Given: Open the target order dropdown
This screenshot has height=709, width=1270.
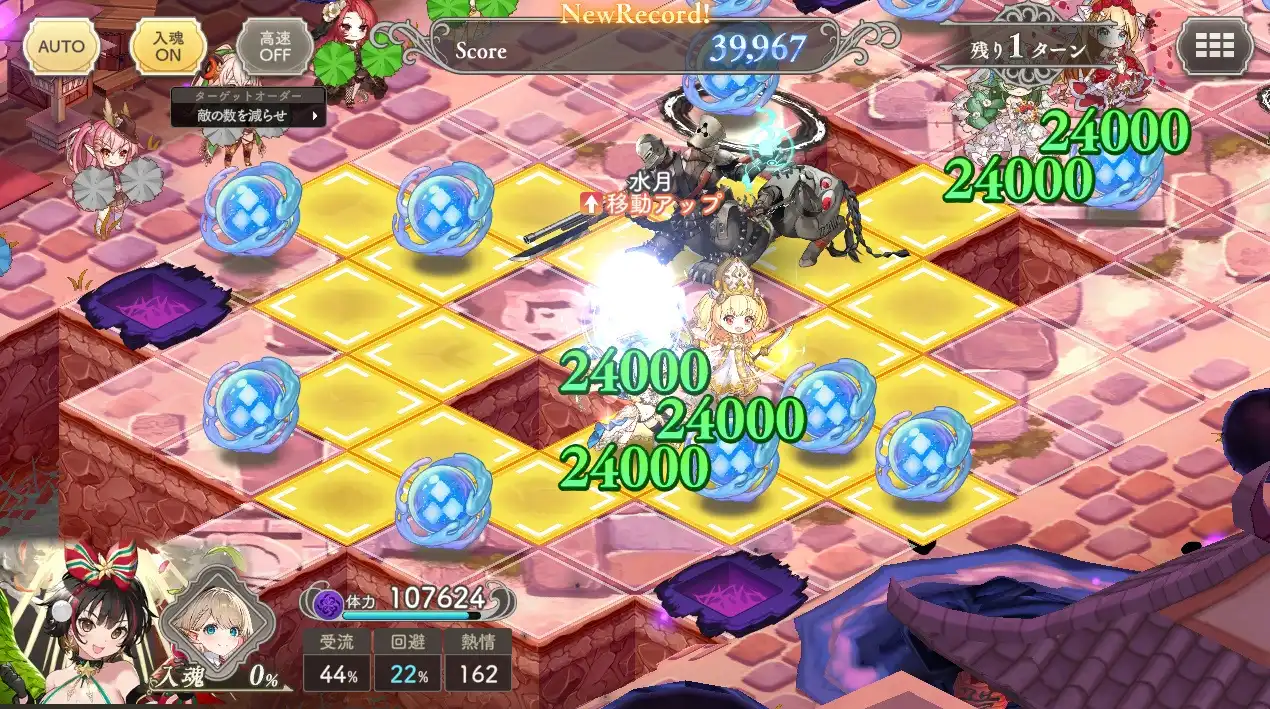Looking at the screenshot, I should pos(248,115).
